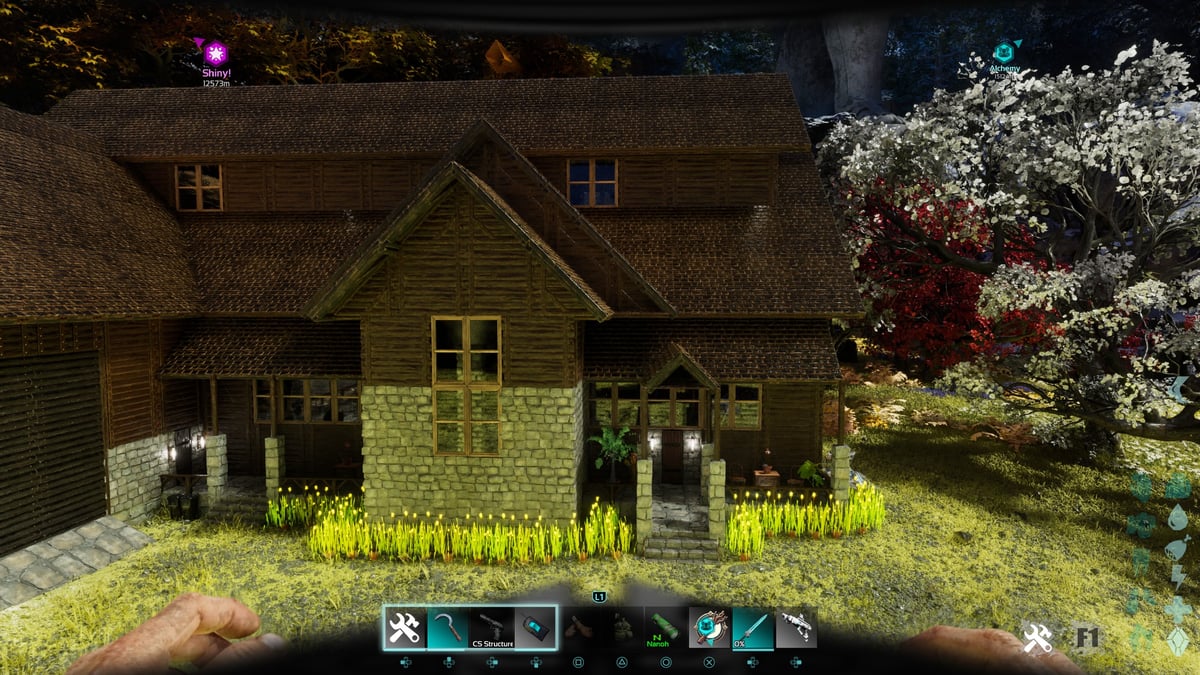Screen dimensions: 1200x675
Task: Use the green Nanoh canister slot
Action: point(665,628)
